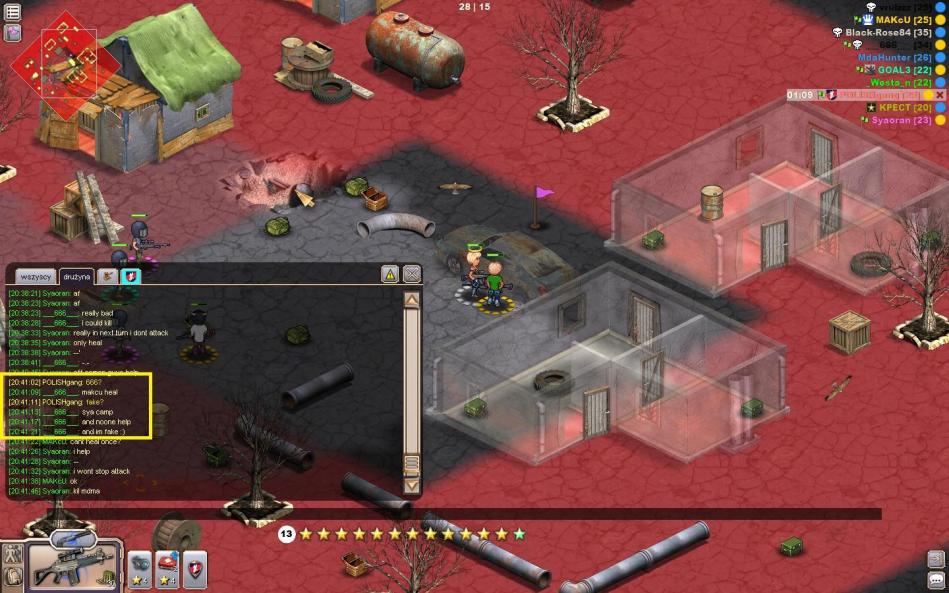Open the speech bubble chat button
This screenshot has width=949, height=593.
click(936, 579)
